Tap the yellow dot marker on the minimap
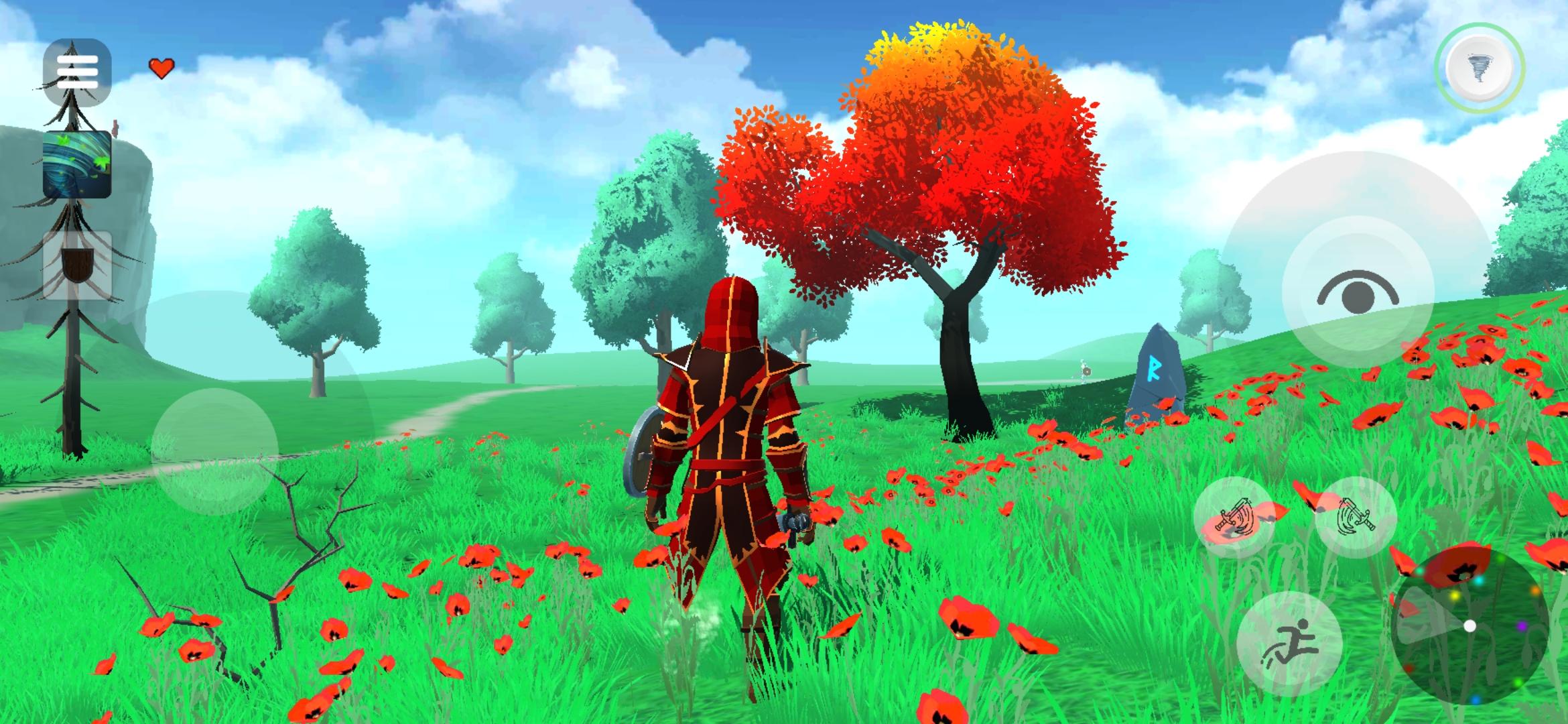The height and width of the screenshot is (724, 1568). (x=1455, y=596)
